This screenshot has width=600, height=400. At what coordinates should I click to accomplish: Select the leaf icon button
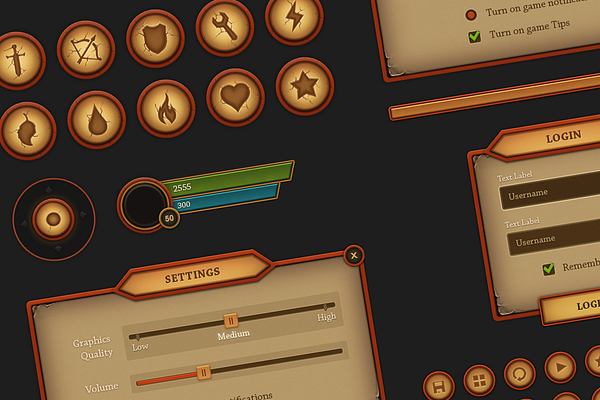tap(28, 130)
